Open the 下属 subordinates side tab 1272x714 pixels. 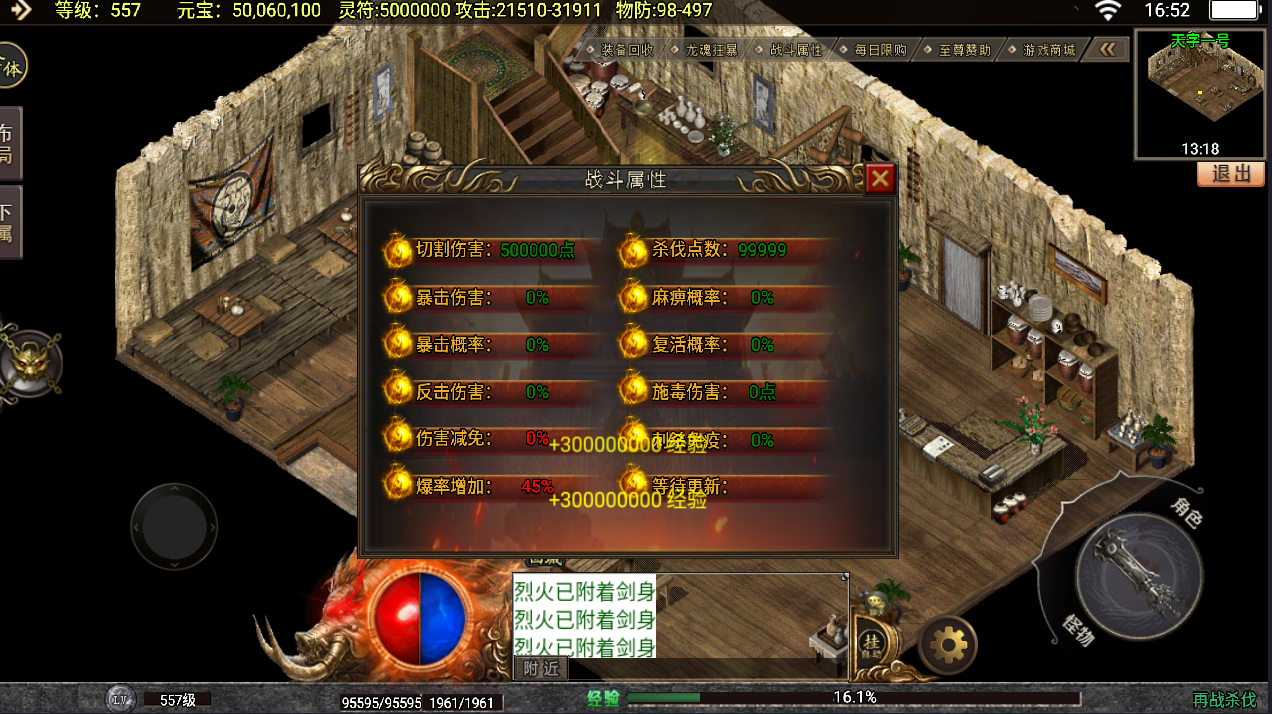(8, 223)
